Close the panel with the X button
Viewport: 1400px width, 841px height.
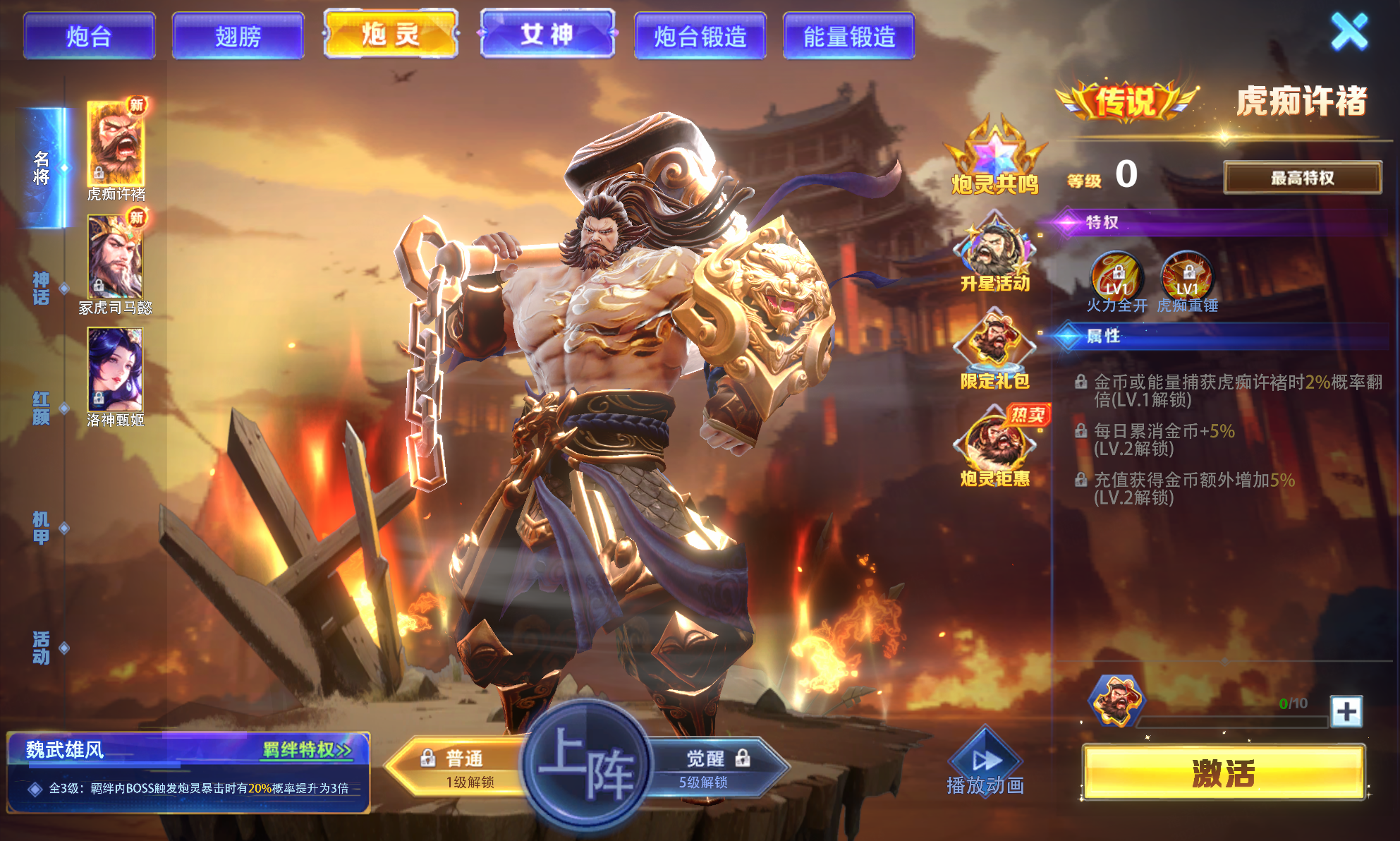(1349, 32)
